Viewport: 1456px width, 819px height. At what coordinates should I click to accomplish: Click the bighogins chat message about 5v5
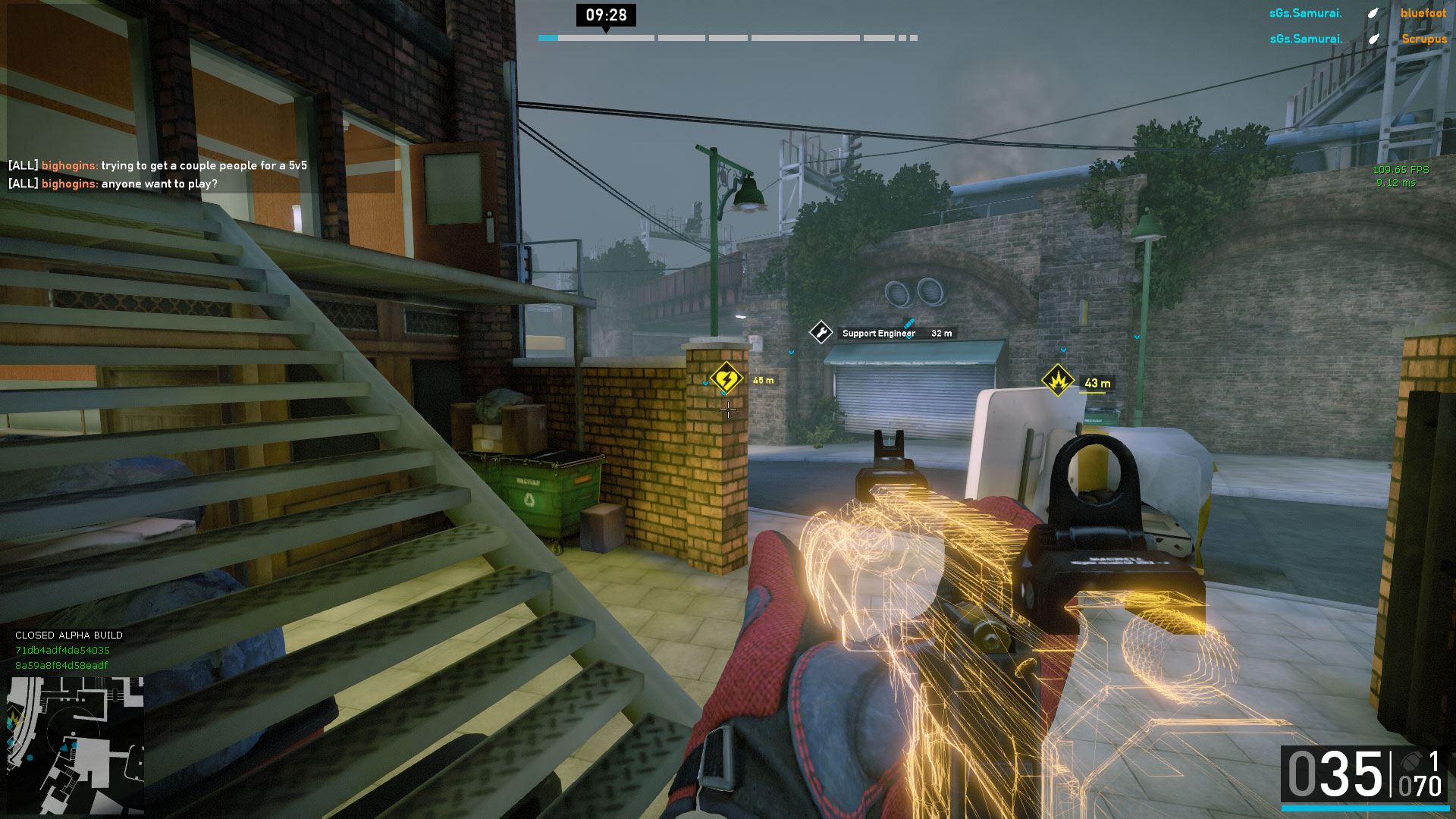[158, 165]
